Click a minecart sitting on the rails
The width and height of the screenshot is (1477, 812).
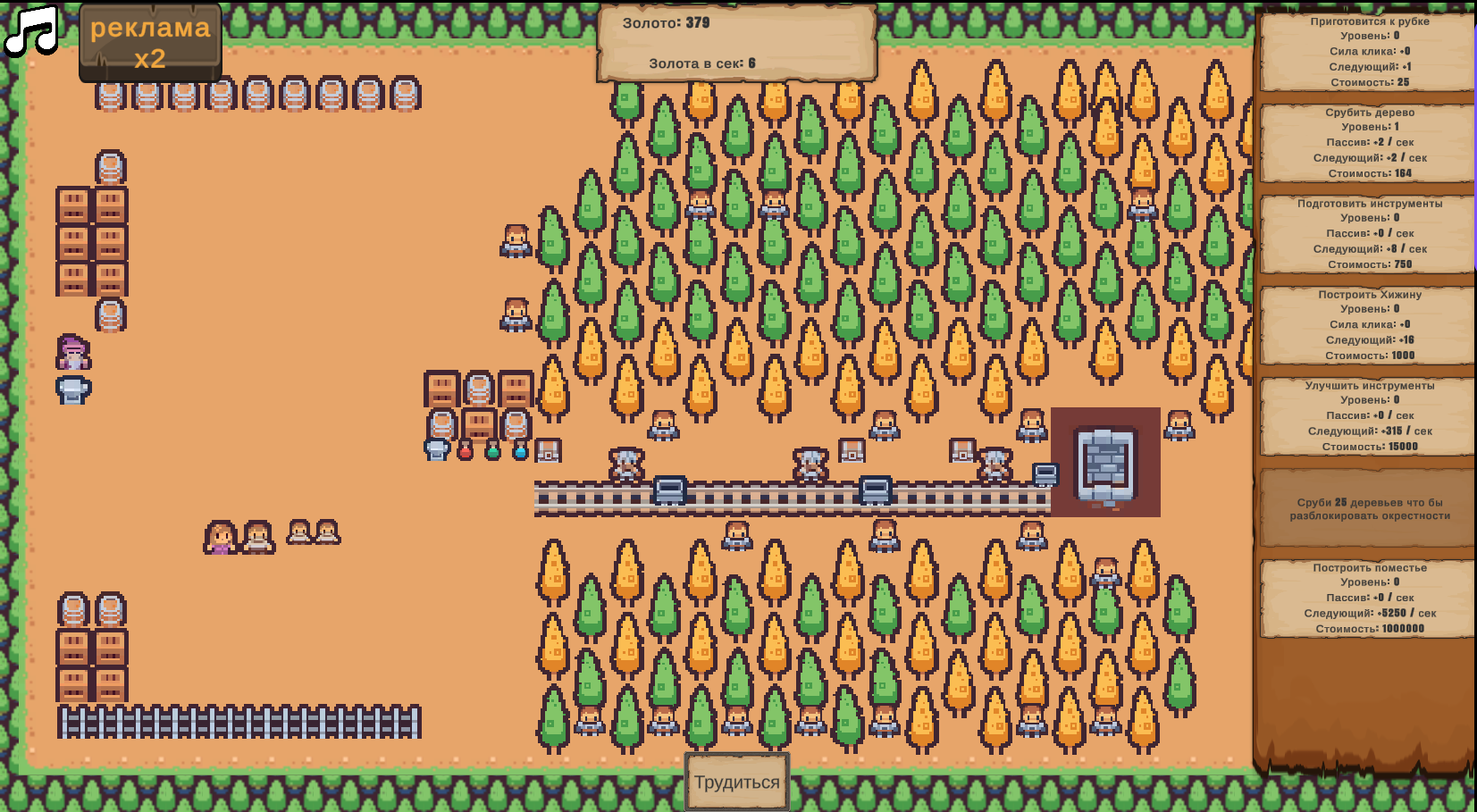tap(670, 488)
